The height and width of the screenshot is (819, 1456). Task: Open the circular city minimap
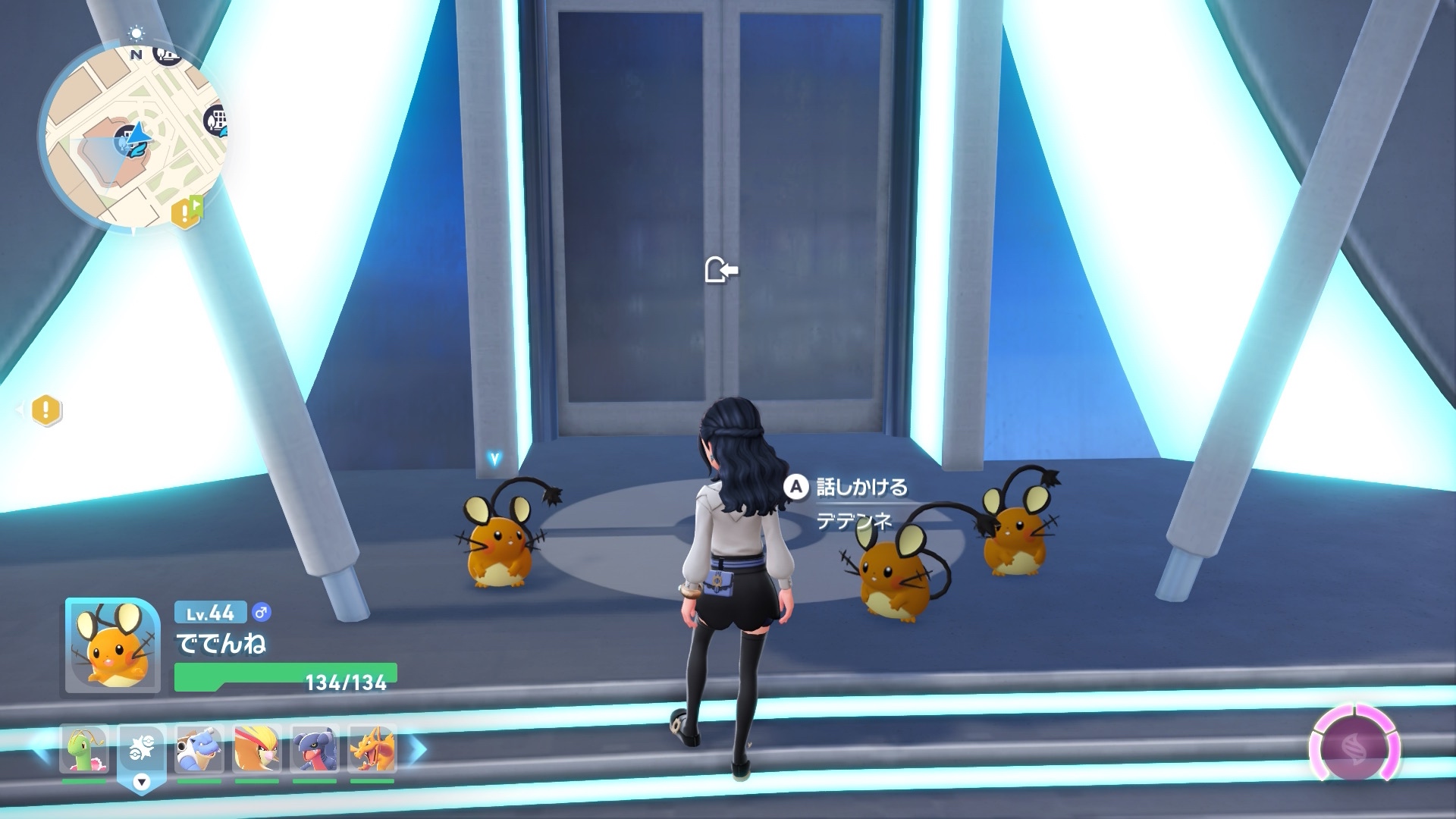coord(133,136)
